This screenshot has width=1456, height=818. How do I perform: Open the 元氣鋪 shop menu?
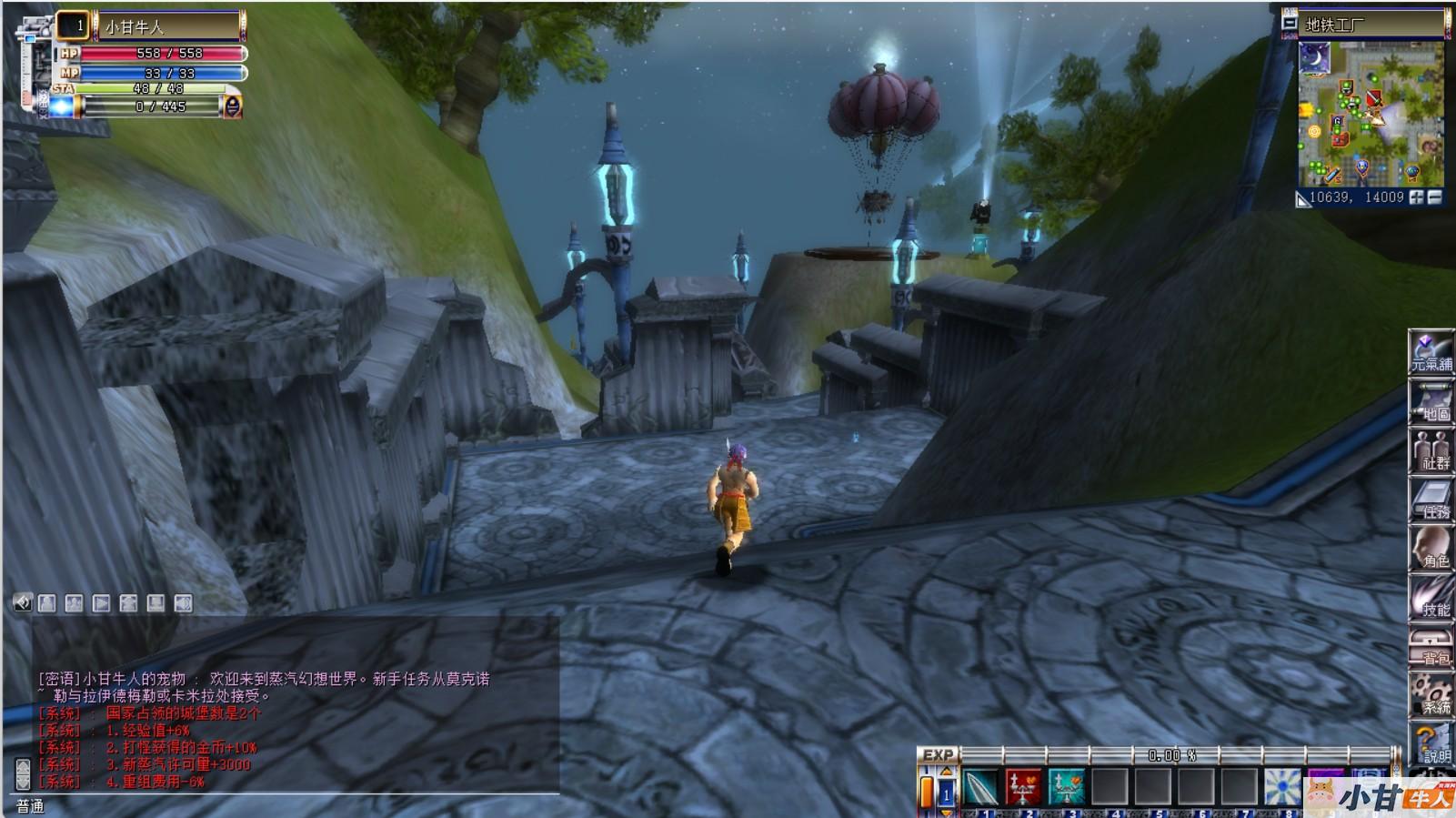point(1431,351)
